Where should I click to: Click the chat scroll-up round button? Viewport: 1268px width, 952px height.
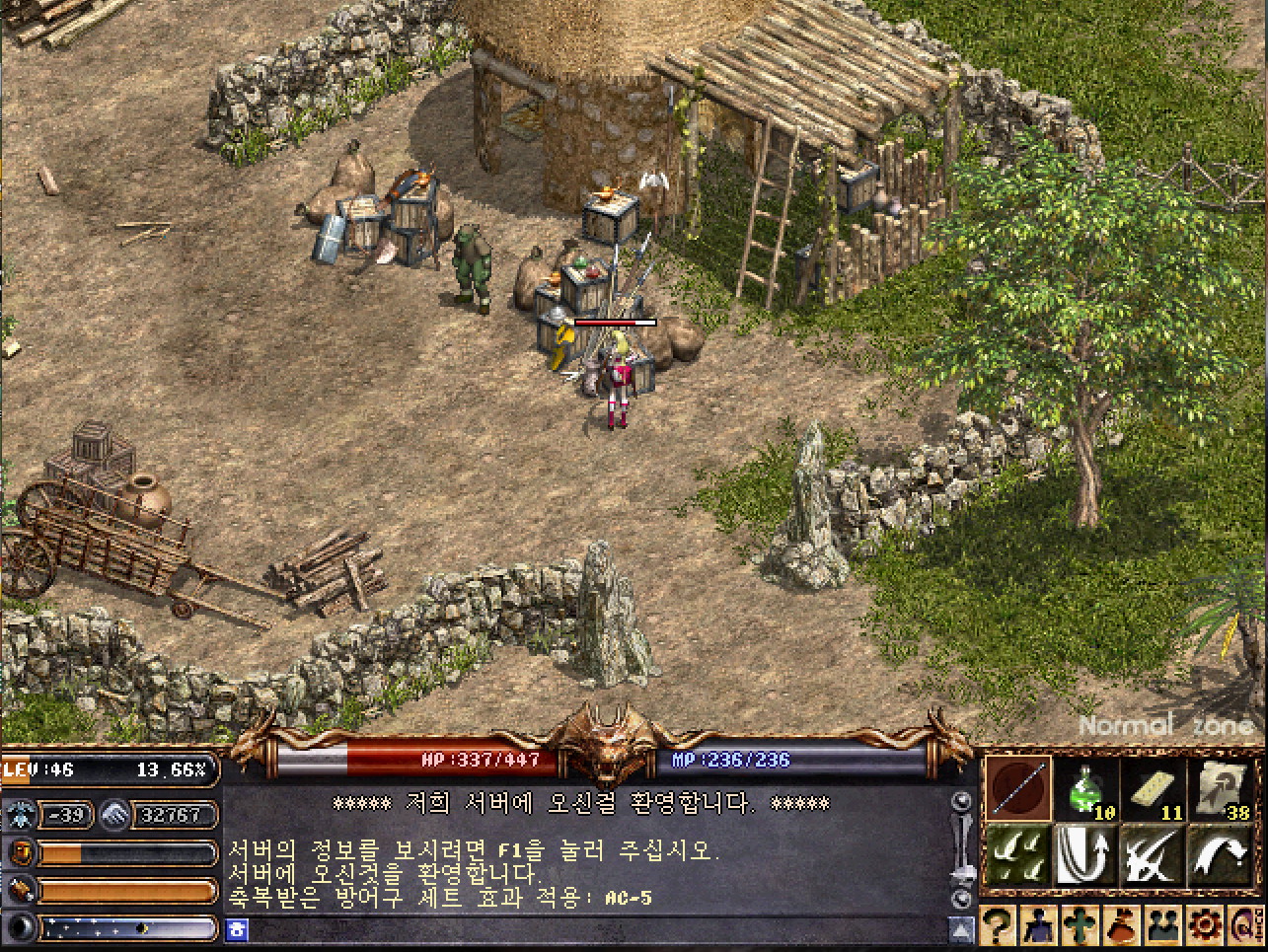tap(961, 801)
